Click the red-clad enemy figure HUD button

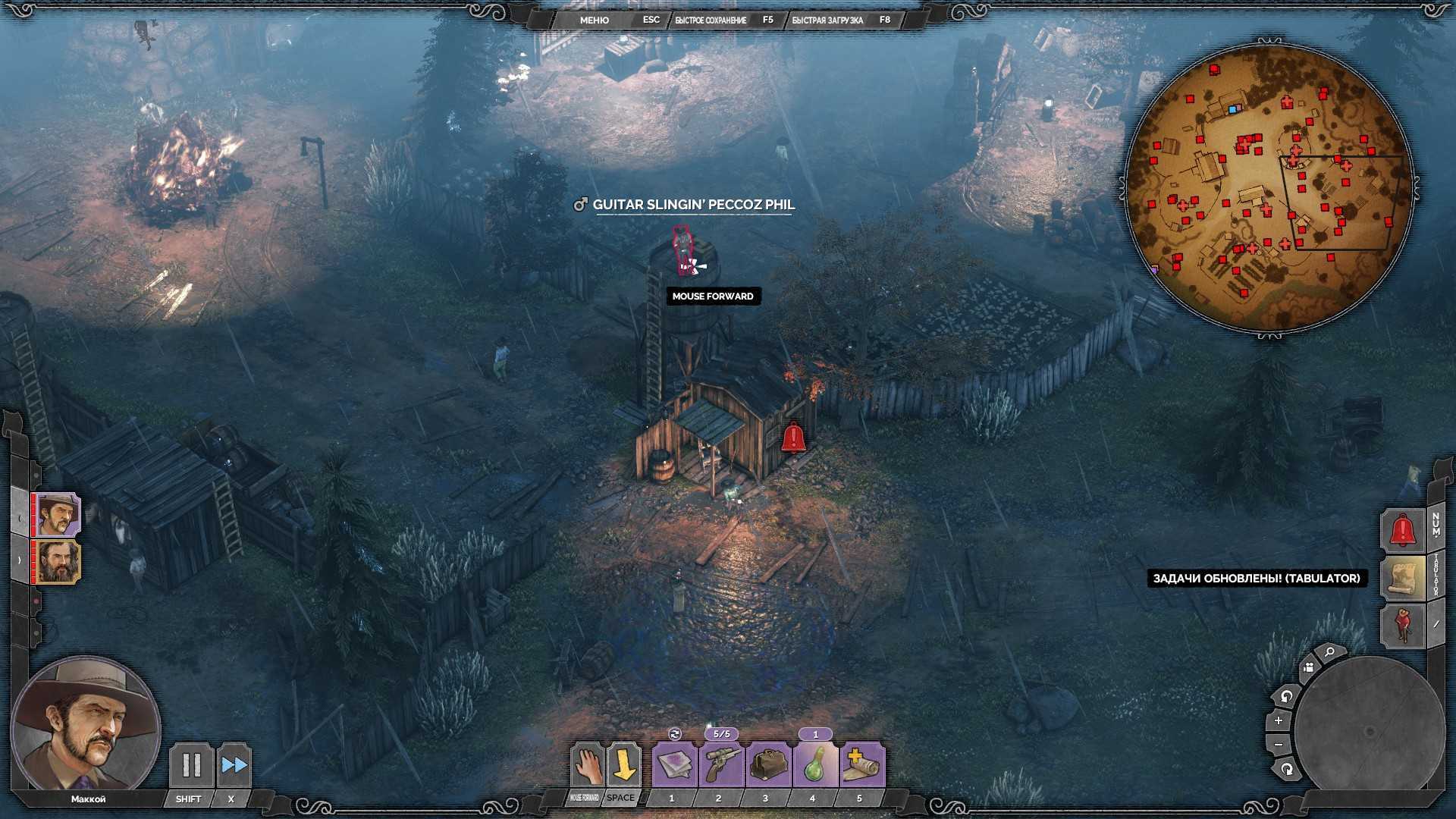tap(1402, 625)
